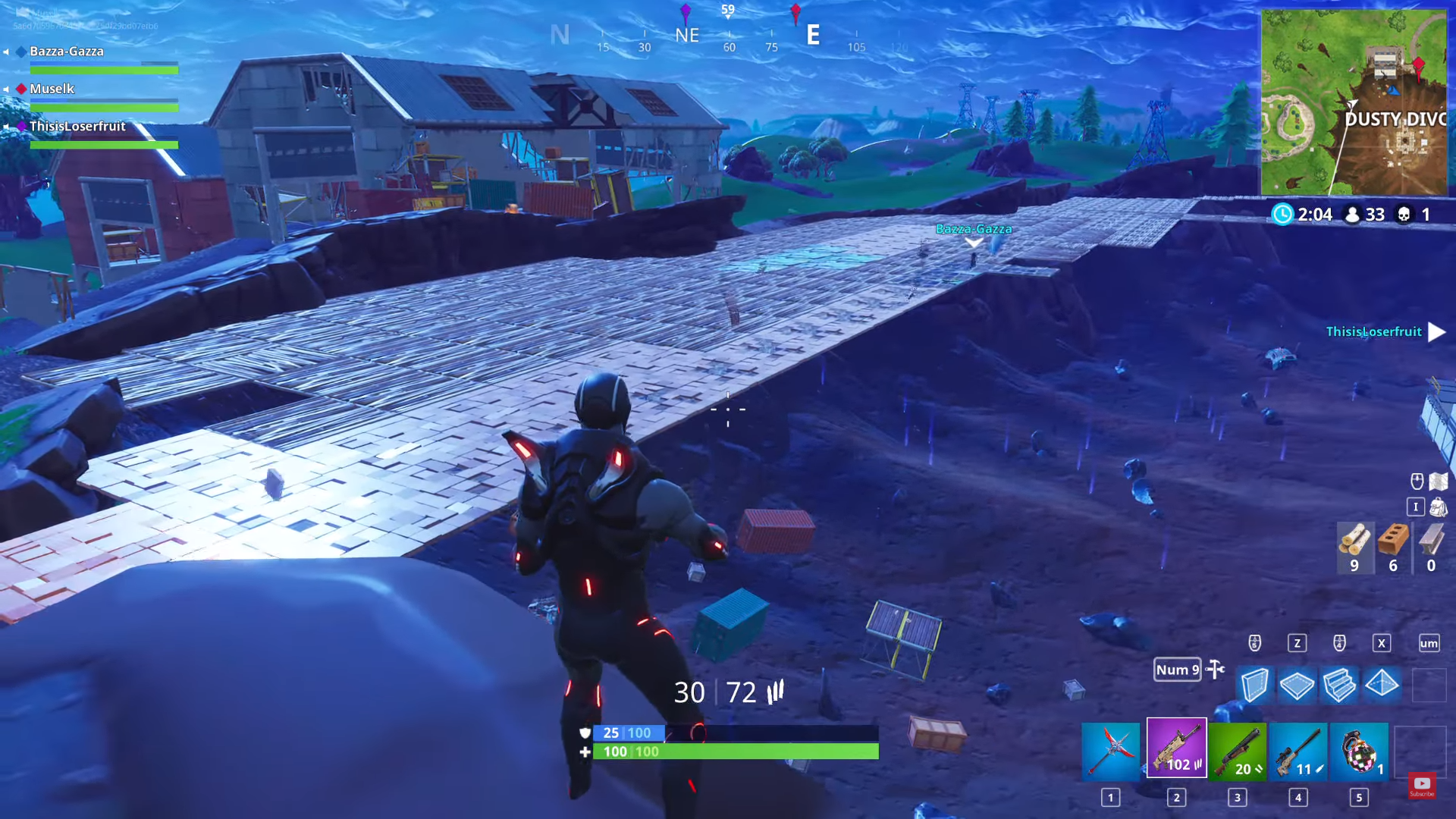
Task: Select the stairs building piece
Action: [x=1339, y=685]
